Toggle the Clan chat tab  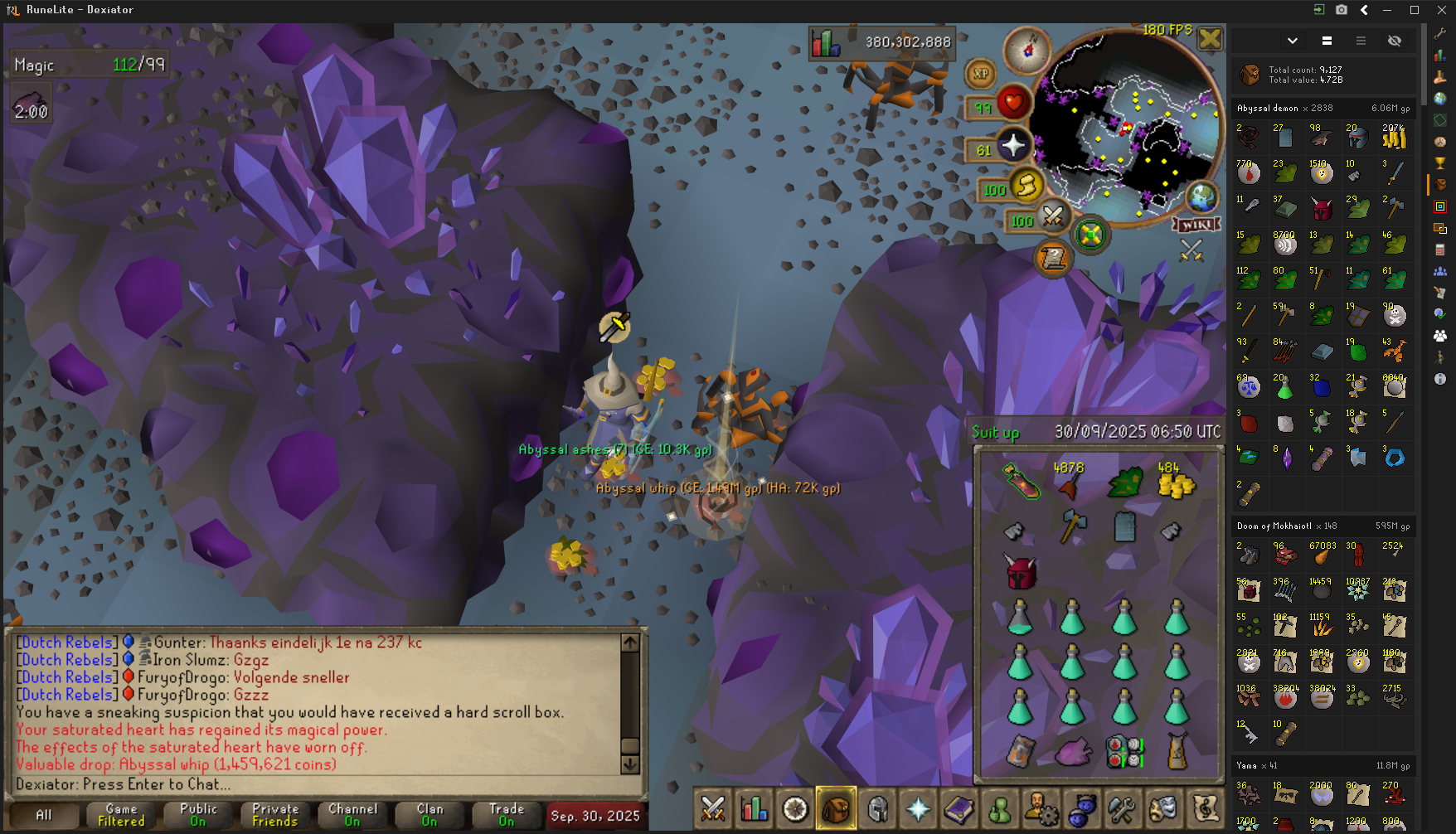(430, 815)
